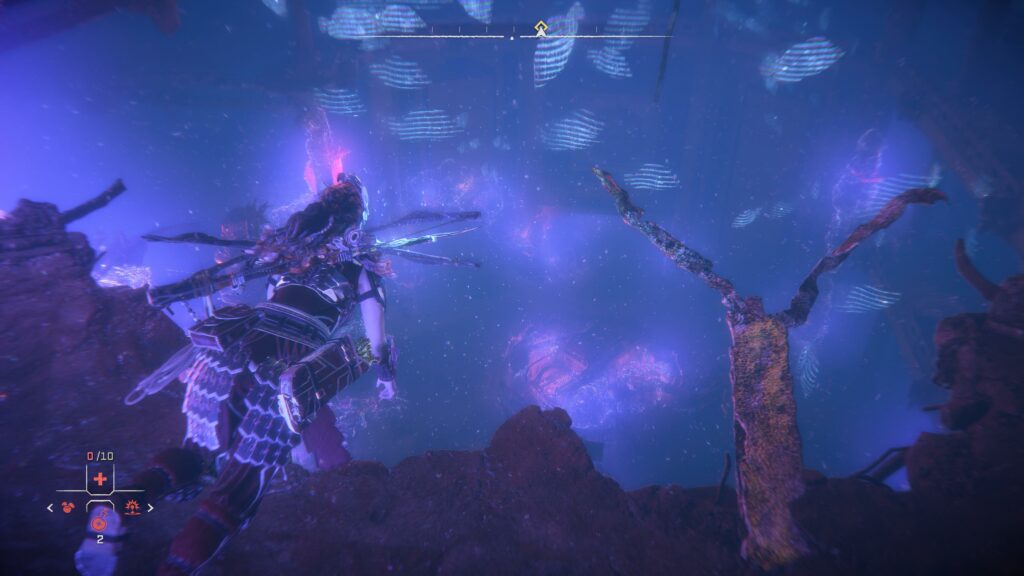Select the currently equipped round bomb item

coord(100,522)
